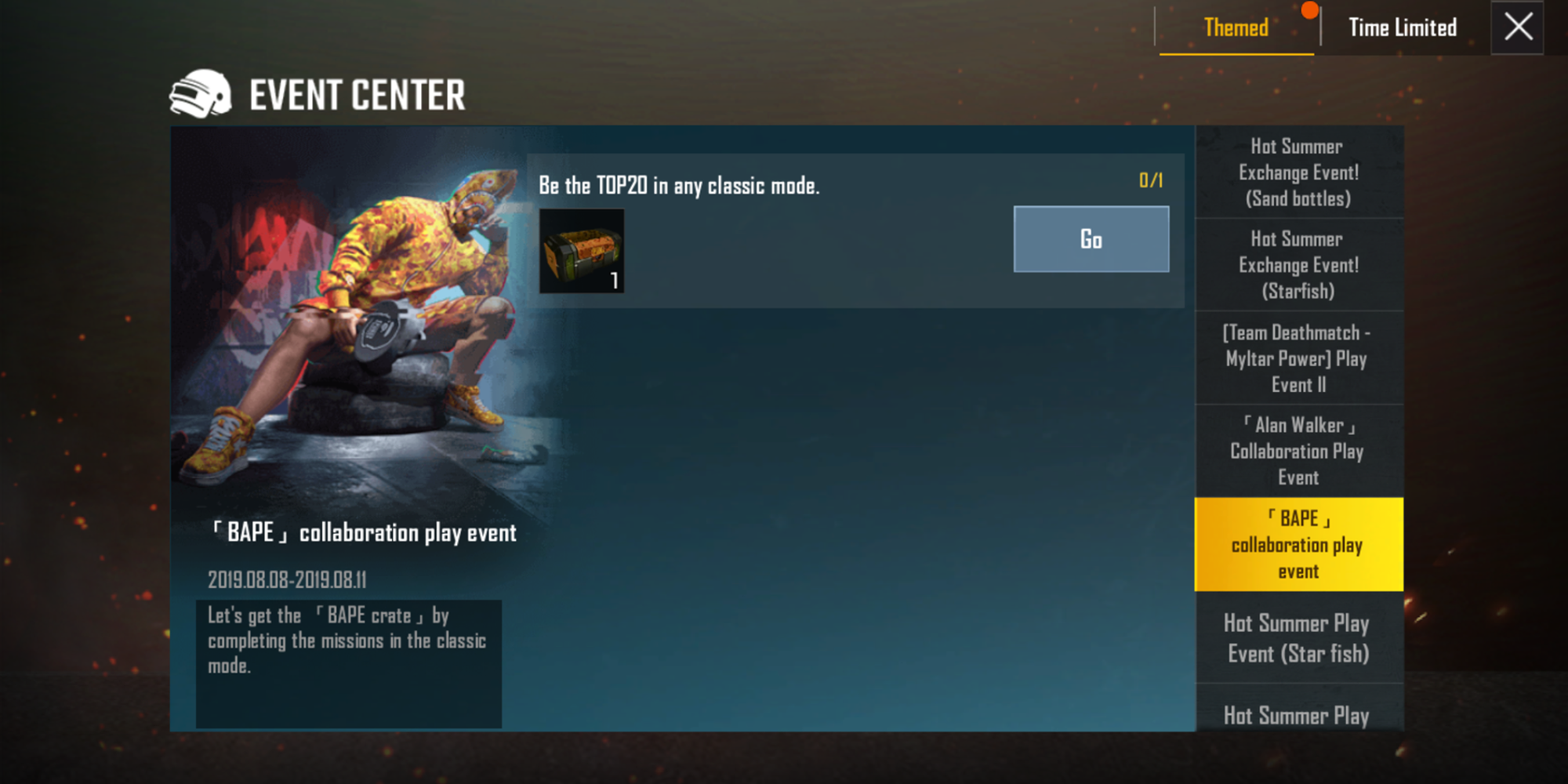Open the partially visible Hot Summer Play entry
The height and width of the screenshot is (784, 1568).
1298,715
